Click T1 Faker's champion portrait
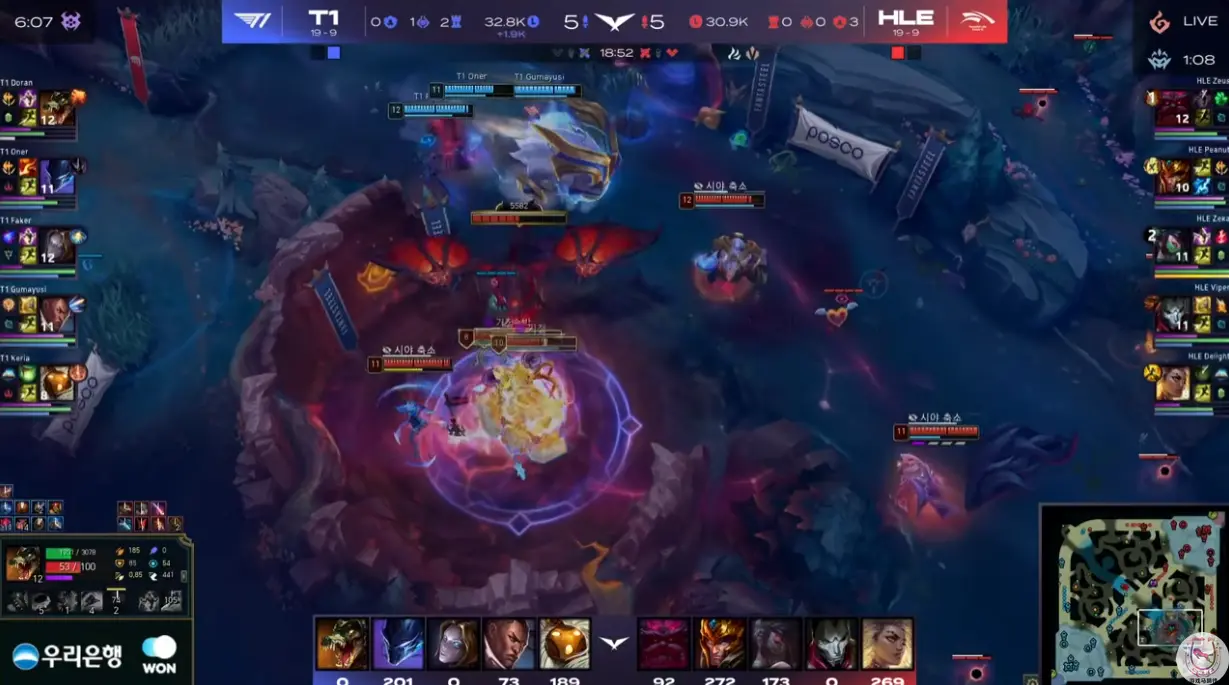1229x685 pixels. 56,244
